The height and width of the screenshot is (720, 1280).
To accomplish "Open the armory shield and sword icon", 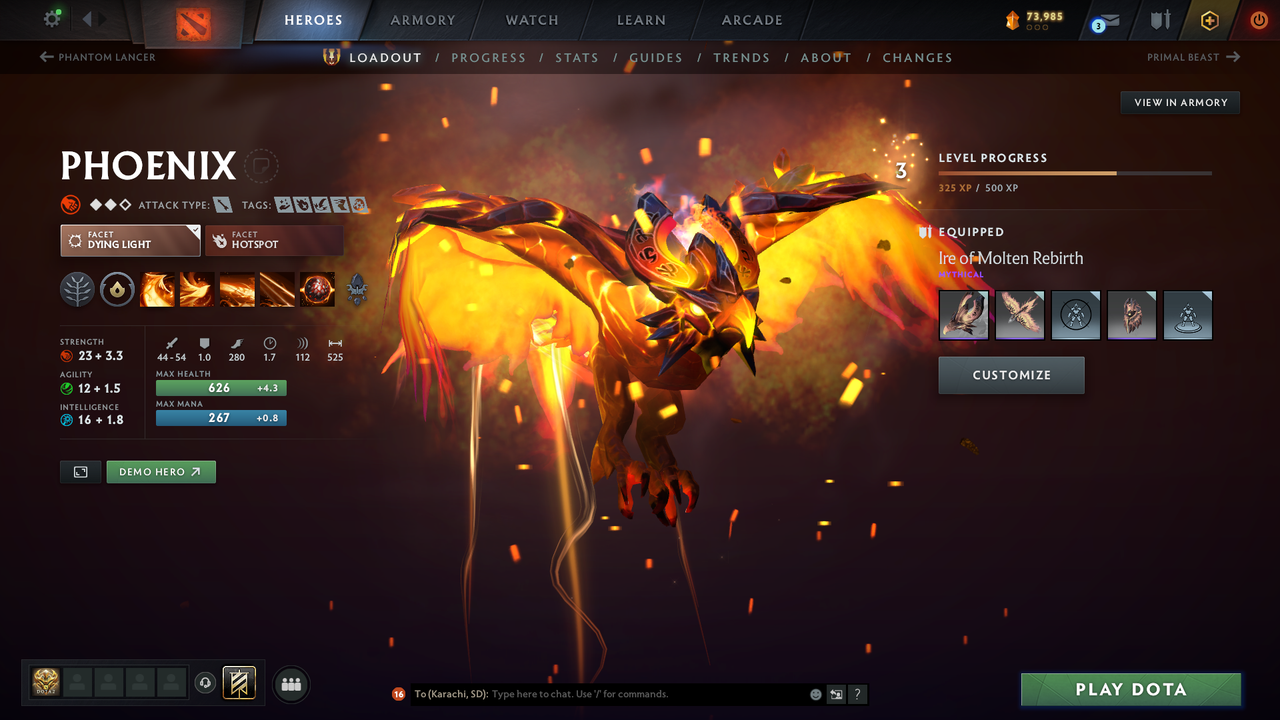I will (x=1157, y=20).
